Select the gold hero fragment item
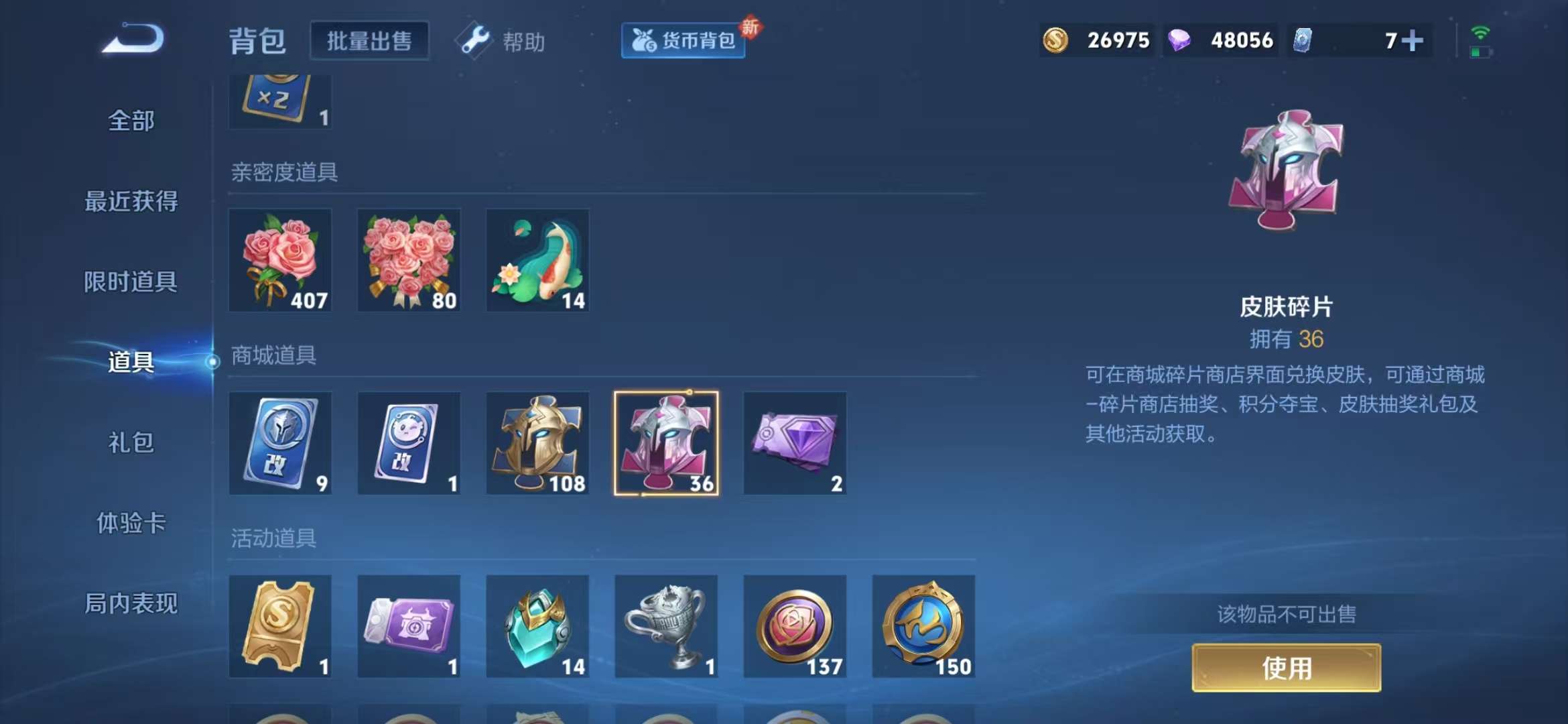The image size is (1568, 724). tap(536, 444)
